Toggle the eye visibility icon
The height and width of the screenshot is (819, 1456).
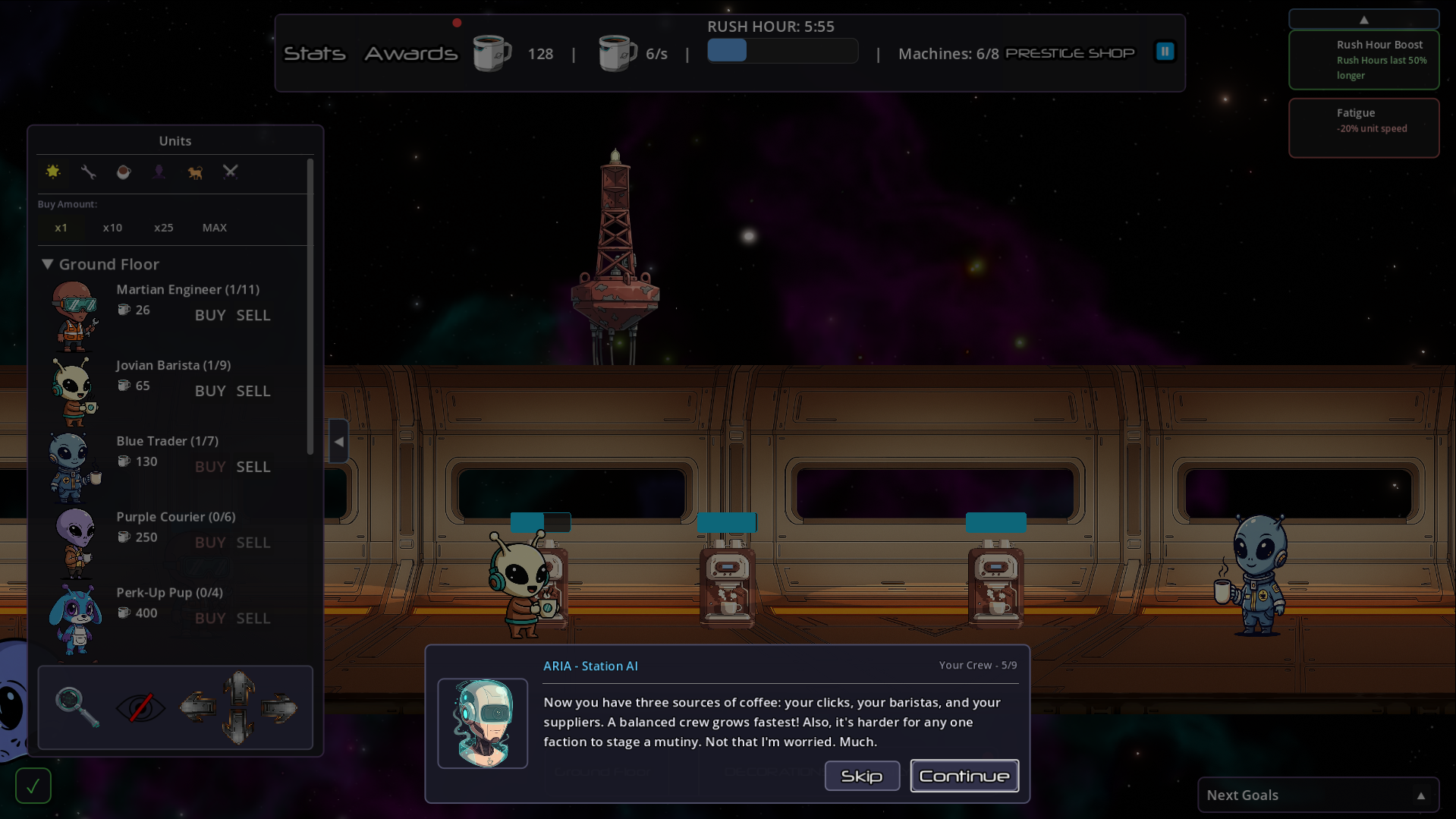click(140, 707)
